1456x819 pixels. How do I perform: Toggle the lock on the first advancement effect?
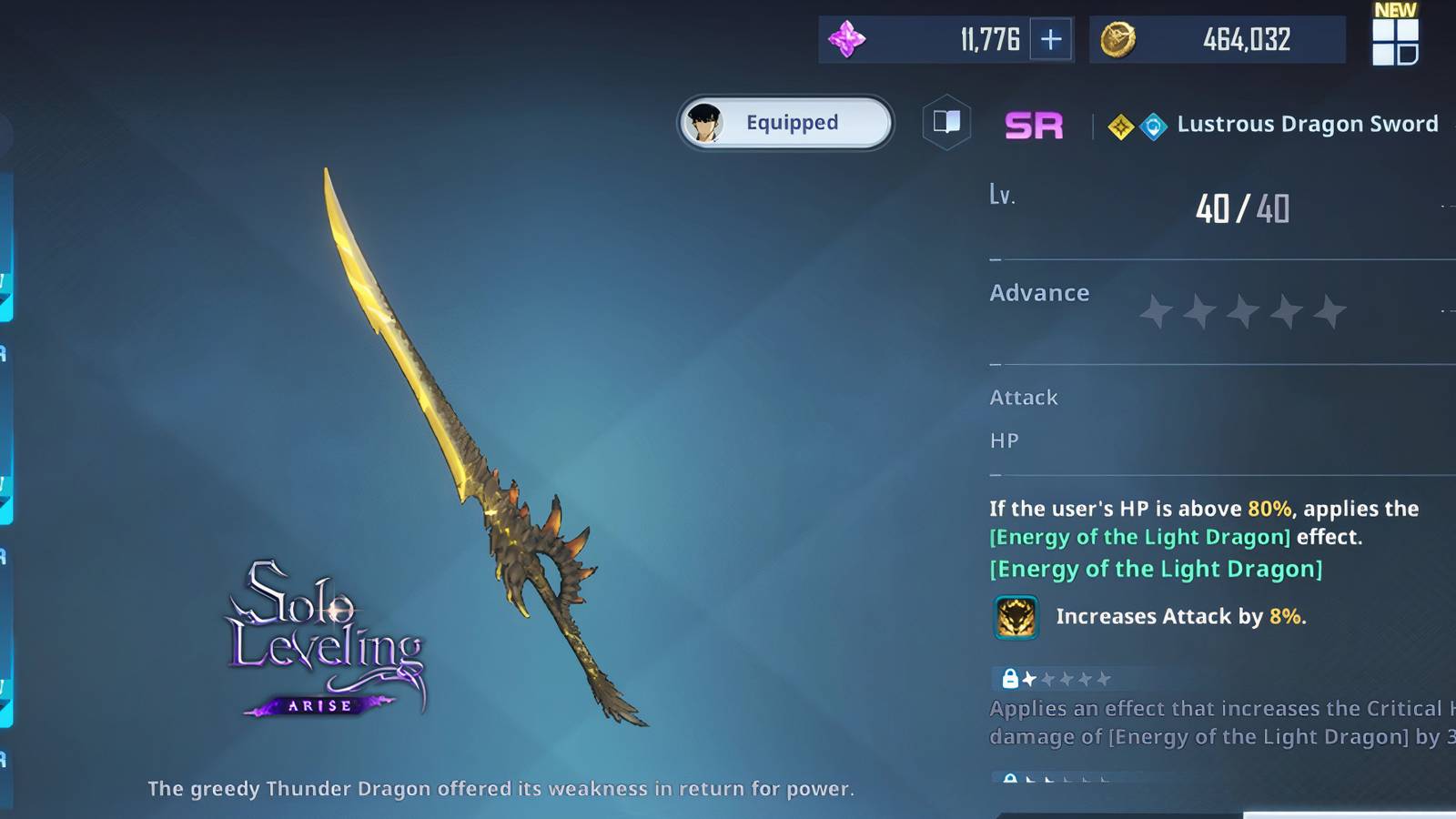pos(1013,678)
